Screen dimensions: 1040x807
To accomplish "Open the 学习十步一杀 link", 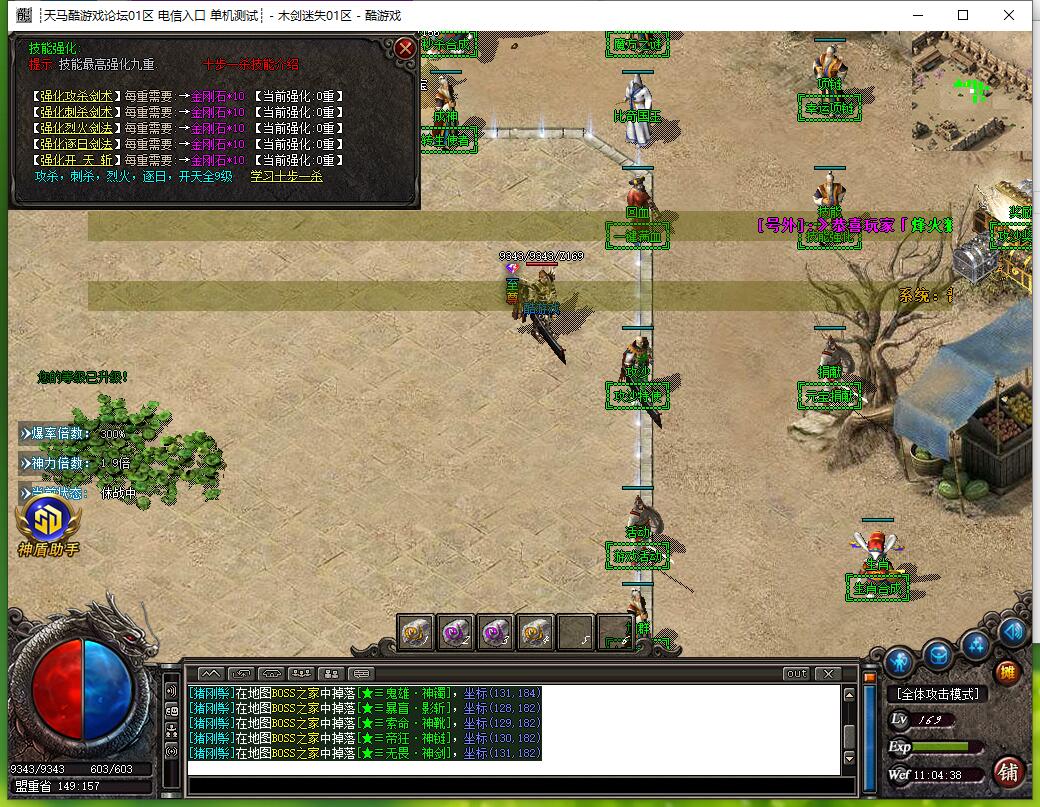I will [x=286, y=176].
